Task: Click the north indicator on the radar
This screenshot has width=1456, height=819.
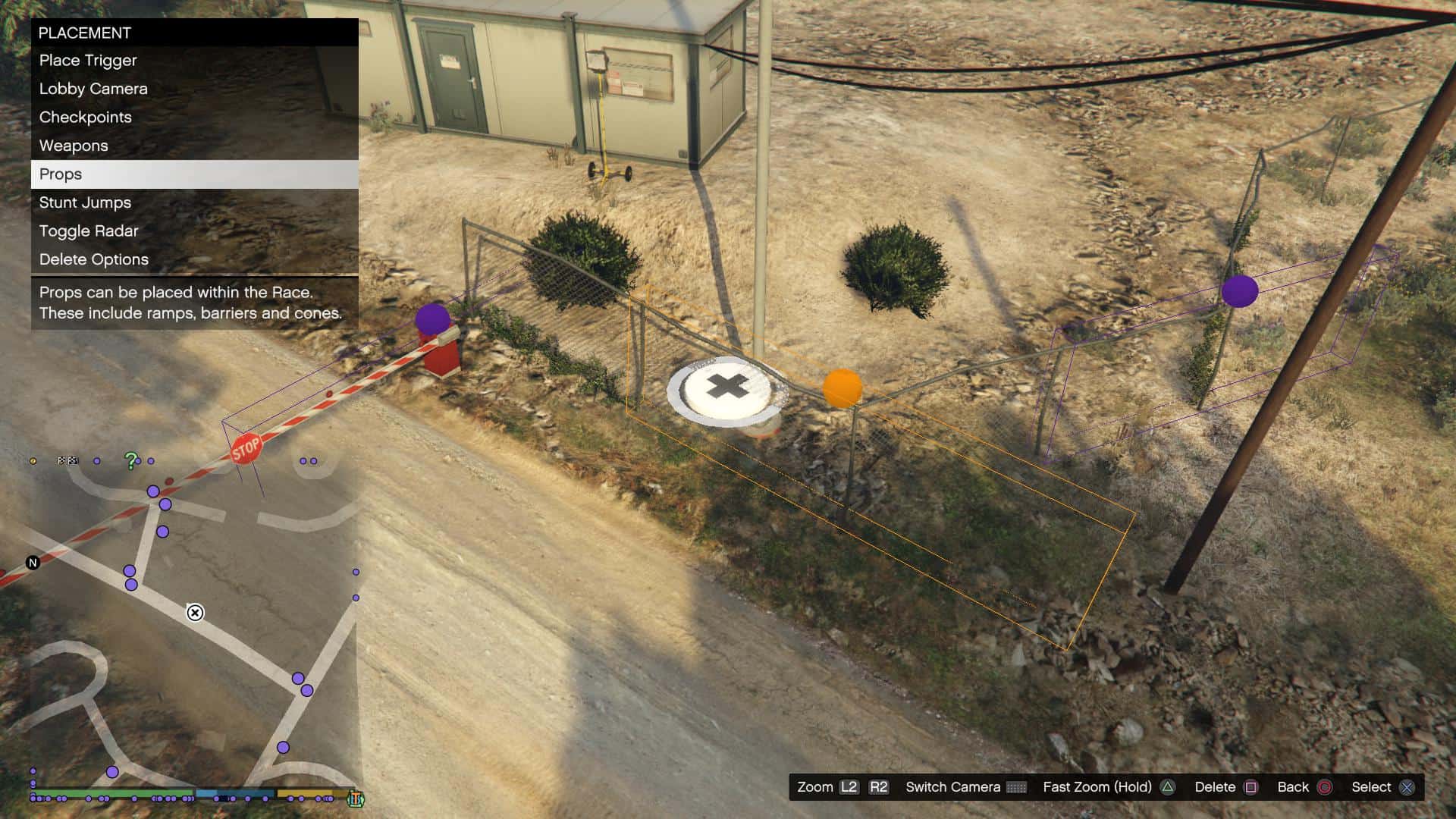Action: 33,563
